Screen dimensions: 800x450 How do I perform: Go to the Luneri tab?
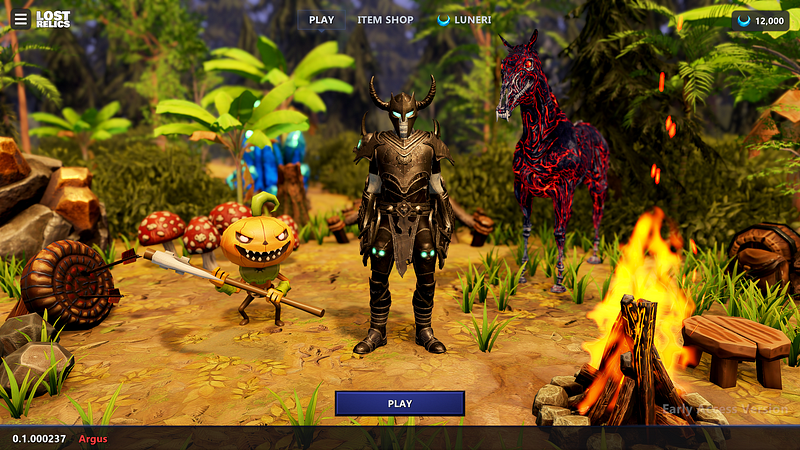point(465,20)
